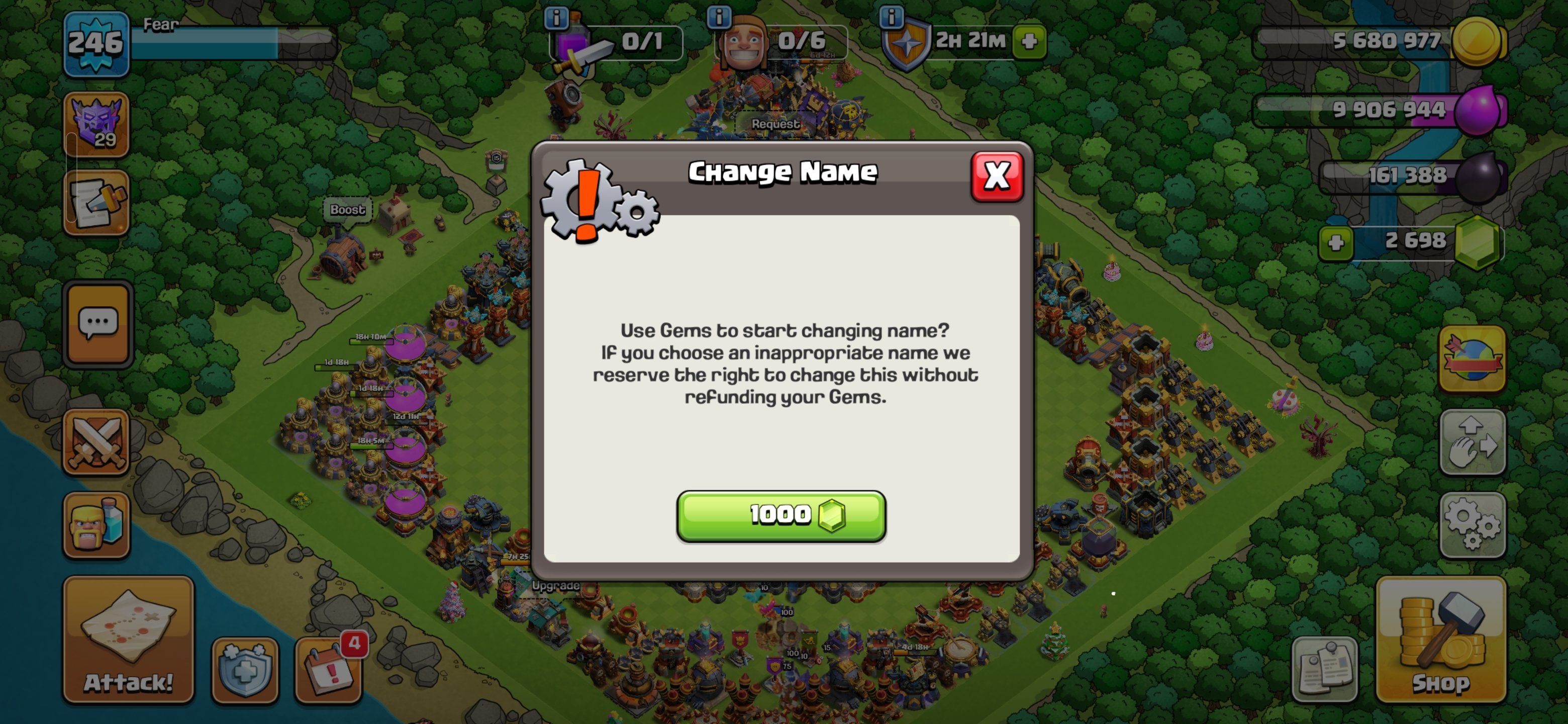The image size is (1568, 724).
Task: Tap the plus to buy more Gems
Action: click(1335, 242)
